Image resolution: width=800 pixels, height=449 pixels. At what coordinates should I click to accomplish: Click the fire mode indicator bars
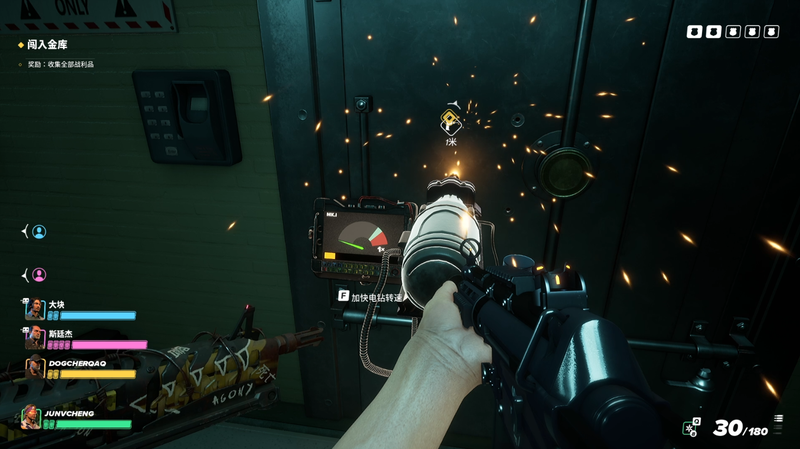(x=777, y=421)
